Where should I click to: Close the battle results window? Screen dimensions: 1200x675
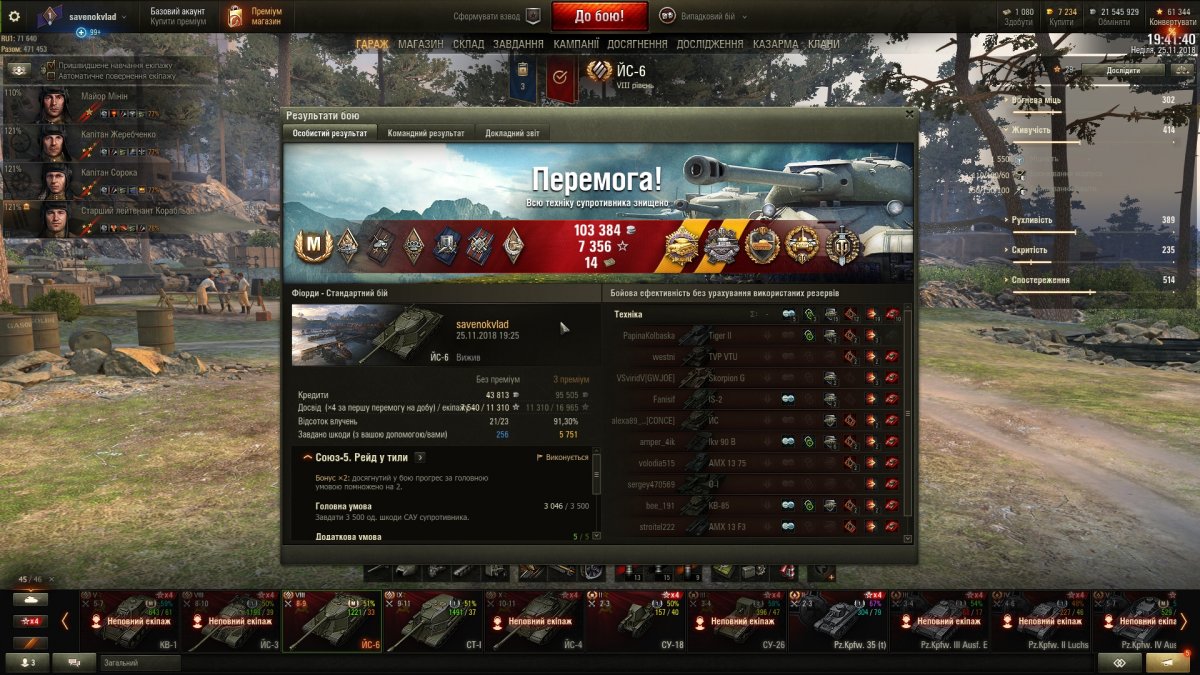tap(908, 114)
